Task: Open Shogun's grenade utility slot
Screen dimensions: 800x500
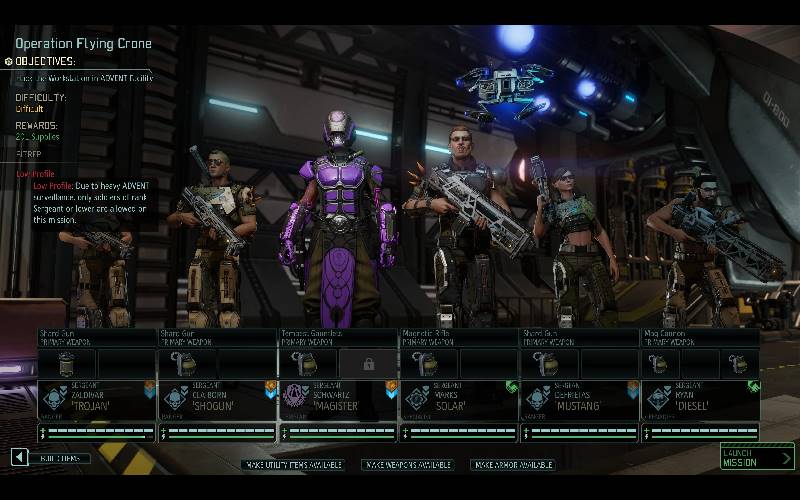Action: click(189, 363)
